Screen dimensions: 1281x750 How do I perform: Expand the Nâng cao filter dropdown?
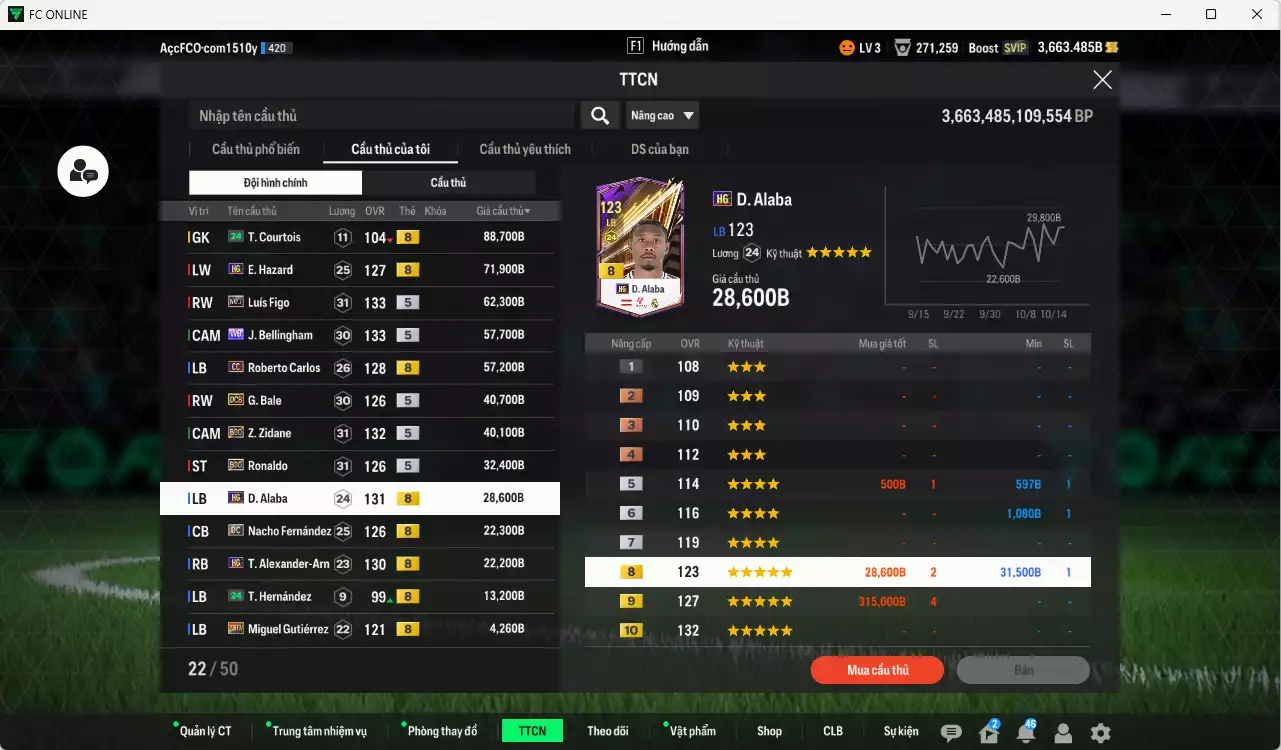663,115
